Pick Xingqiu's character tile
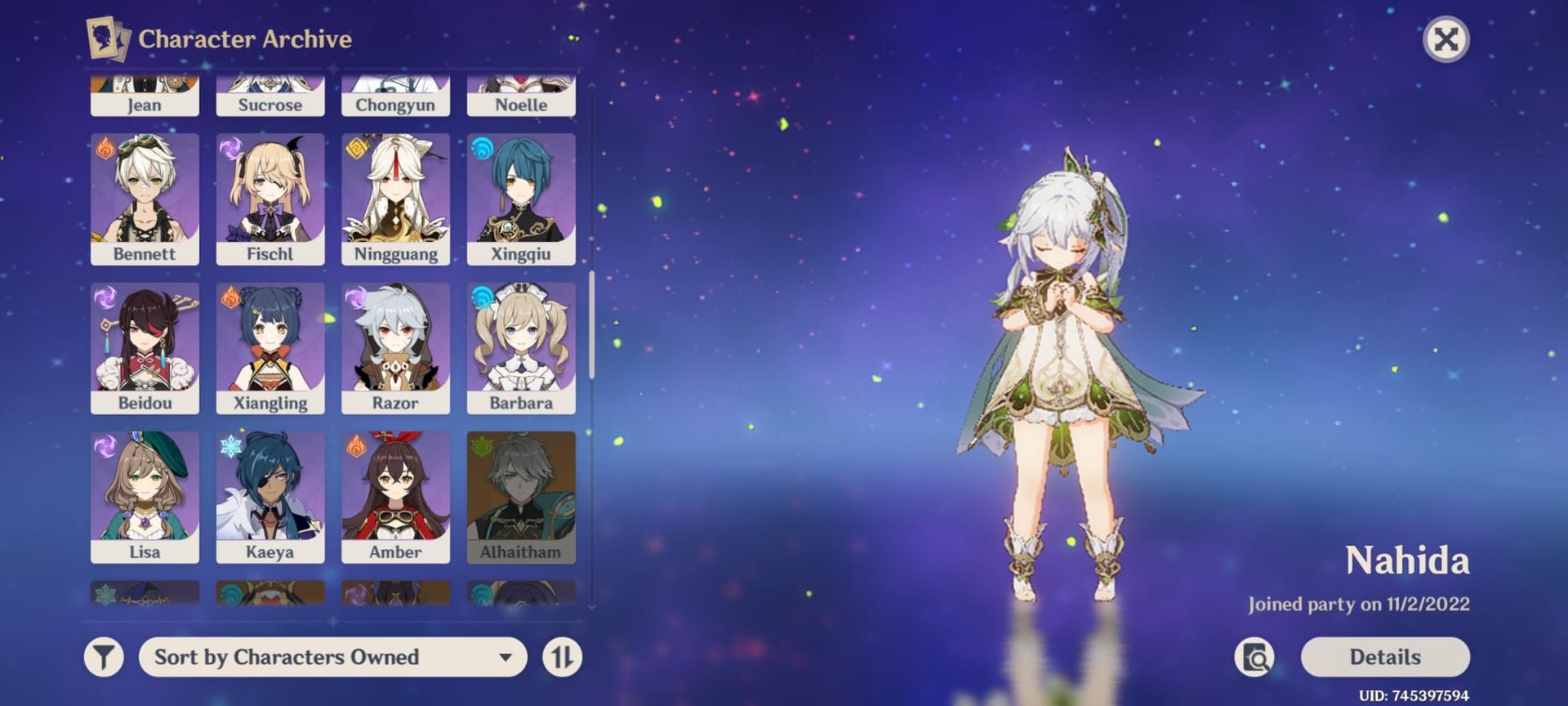1568x706 pixels. tap(521, 199)
